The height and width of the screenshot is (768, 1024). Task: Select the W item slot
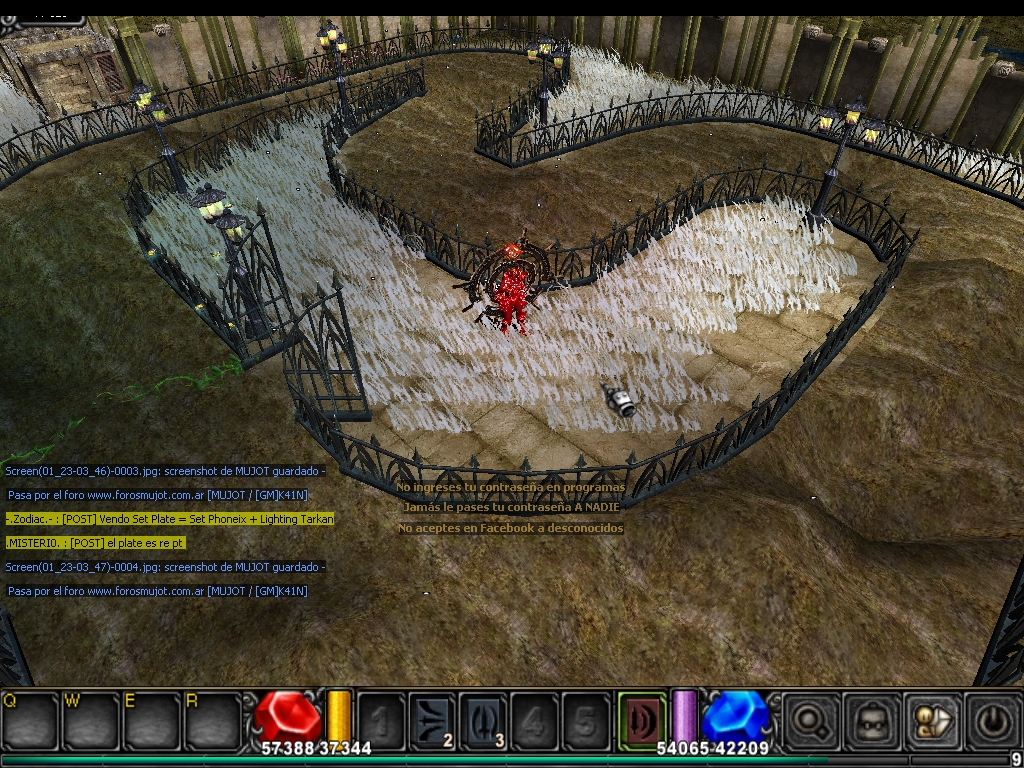pos(91,720)
